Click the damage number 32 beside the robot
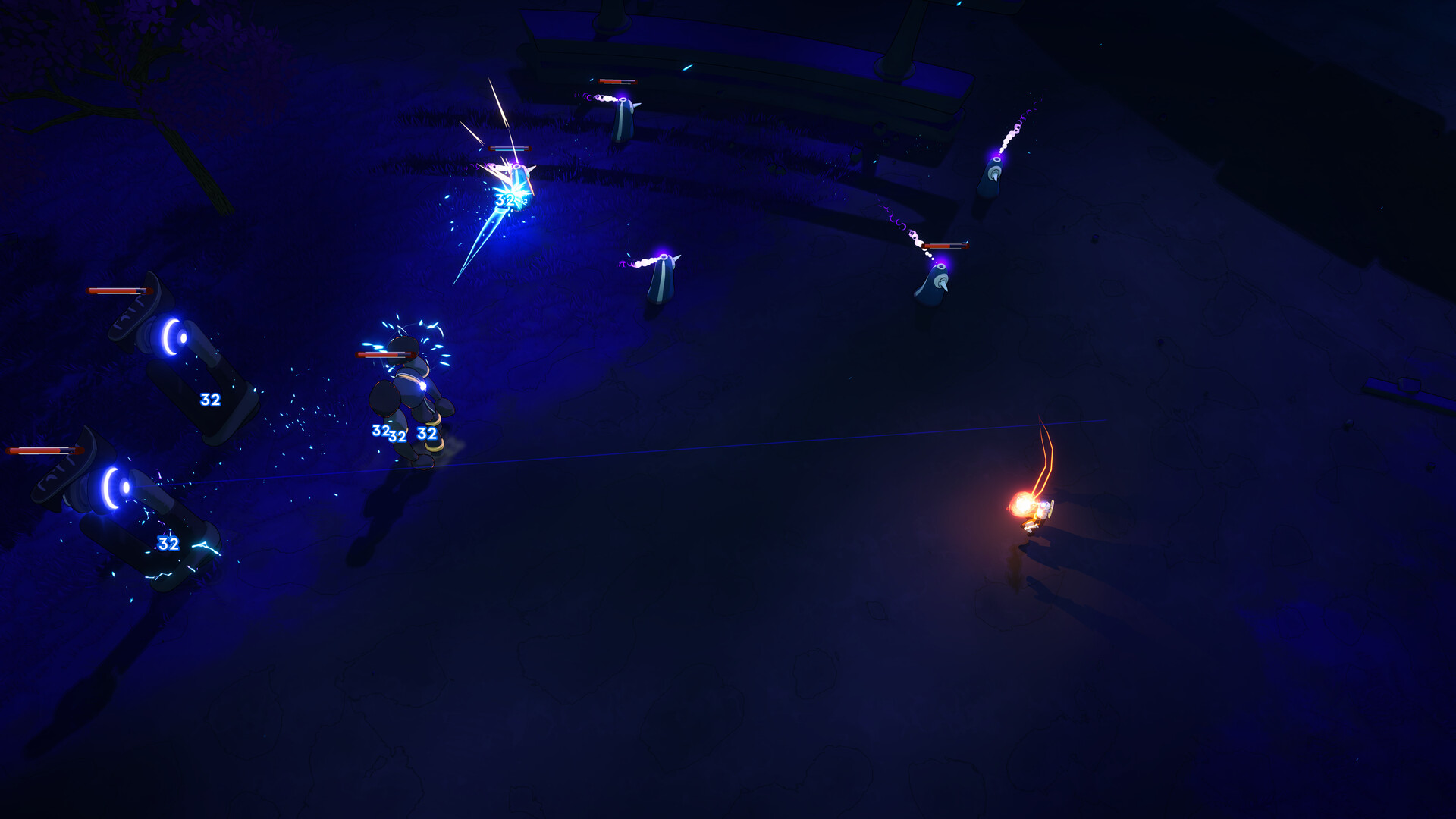This screenshot has height=819, width=1456. (425, 434)
